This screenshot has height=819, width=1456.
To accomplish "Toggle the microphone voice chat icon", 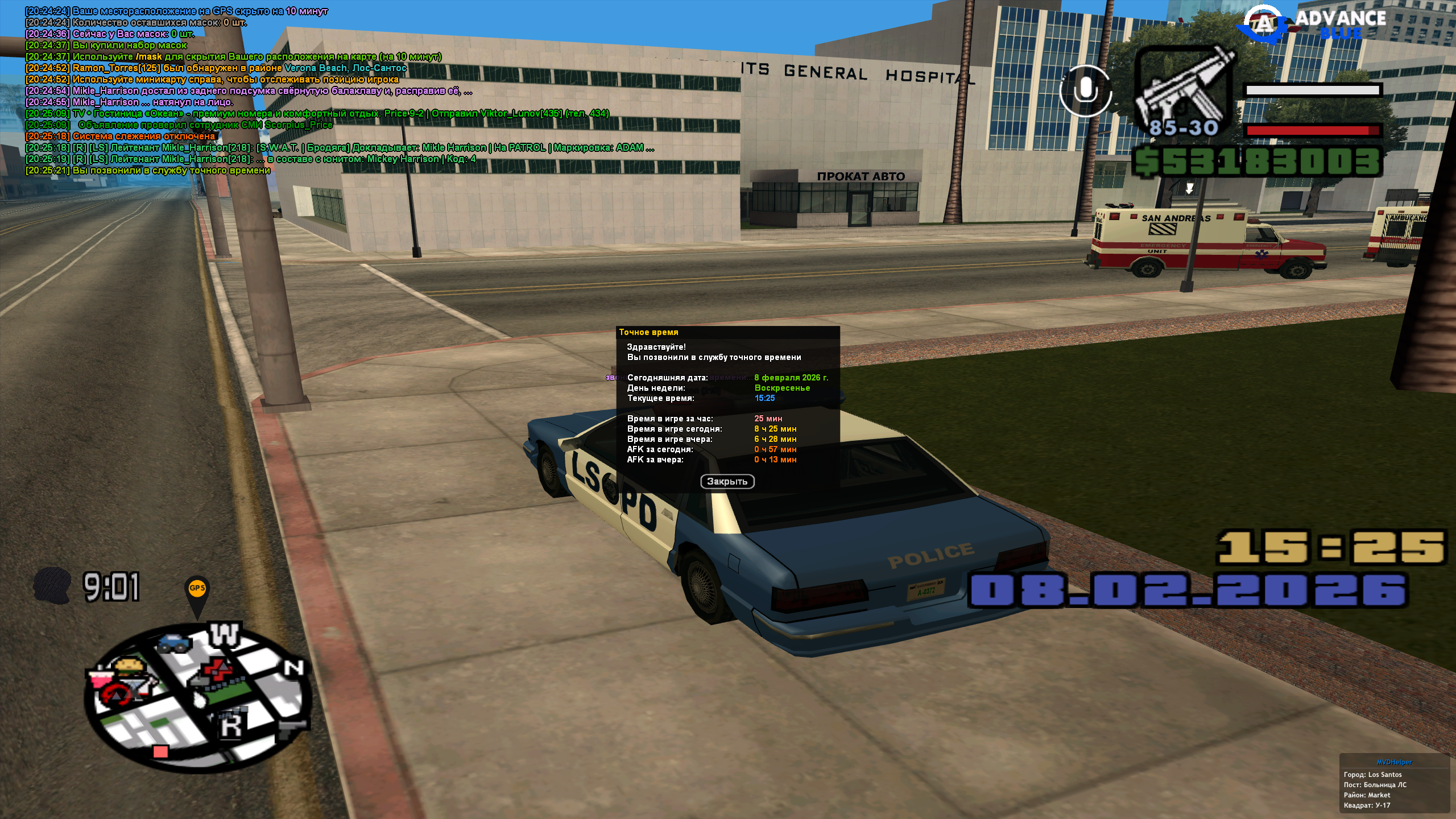I will tap(1086, 90).
